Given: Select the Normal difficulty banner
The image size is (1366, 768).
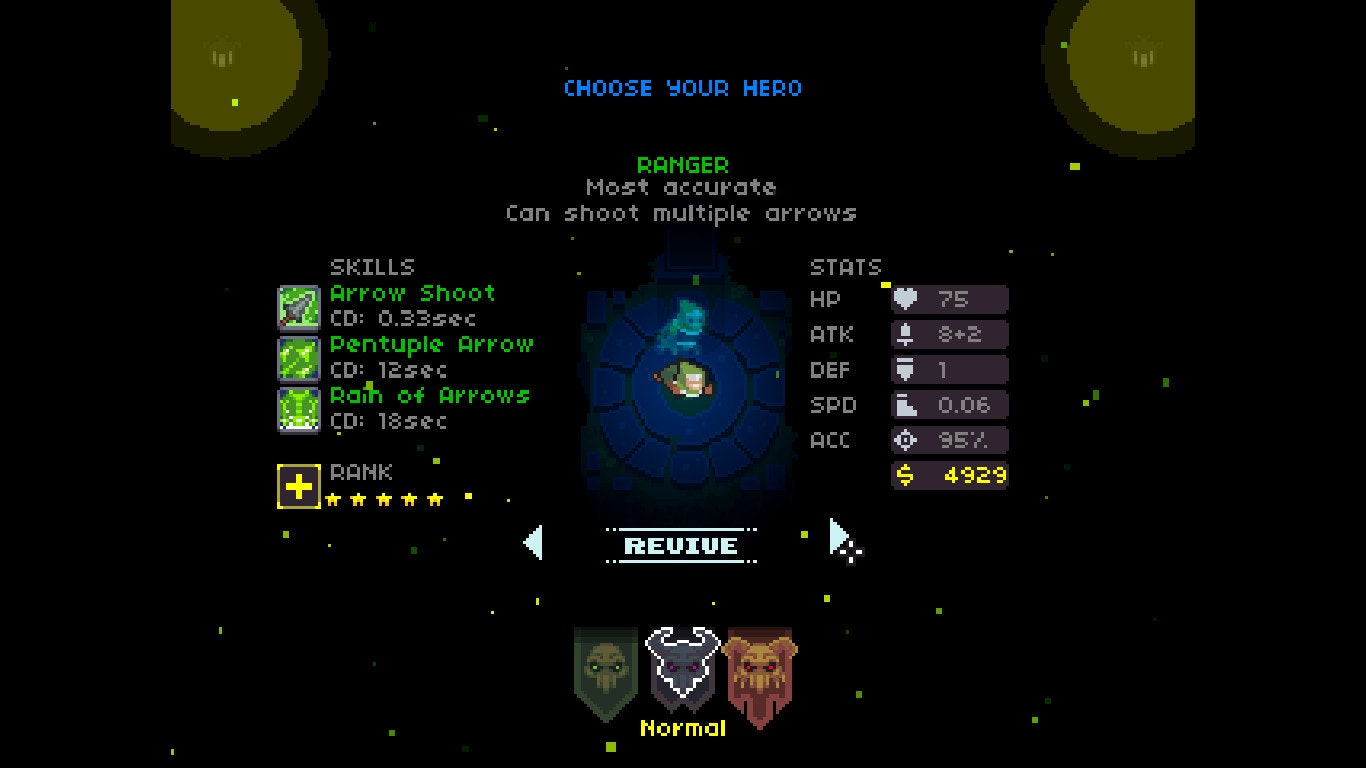Looking at the screenshot, I should (x=684, y=665).
